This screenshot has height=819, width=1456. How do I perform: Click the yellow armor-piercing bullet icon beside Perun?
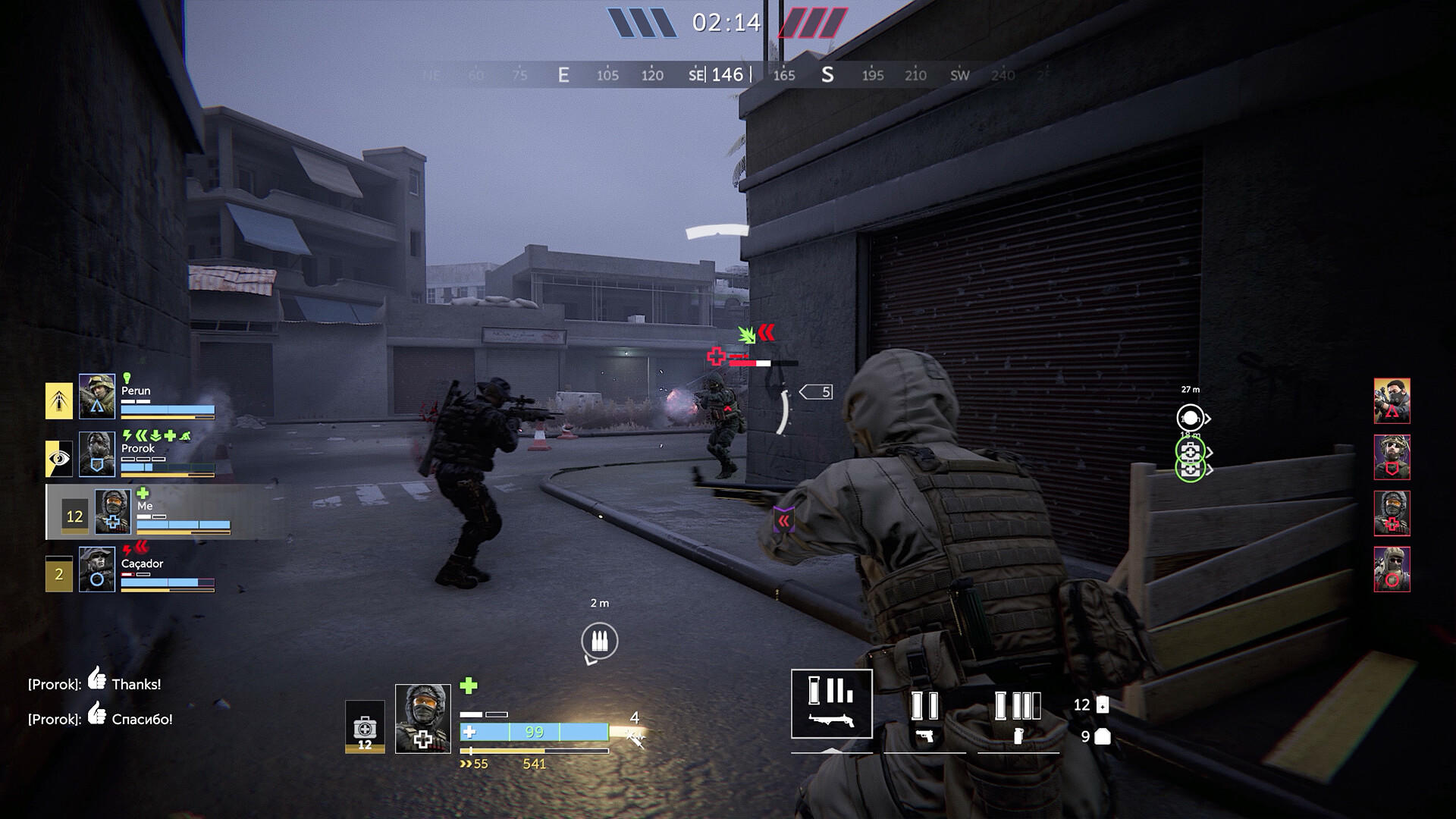(58, 400)
